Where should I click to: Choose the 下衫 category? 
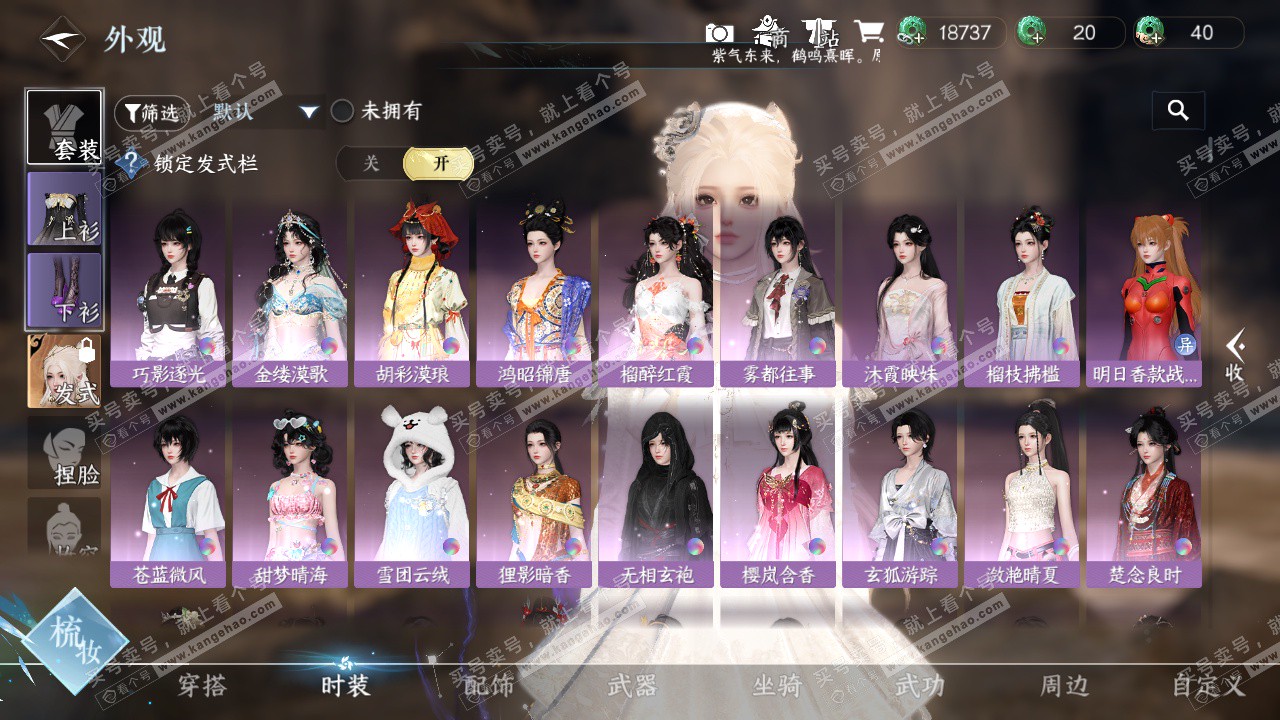(x=65, y=290)
